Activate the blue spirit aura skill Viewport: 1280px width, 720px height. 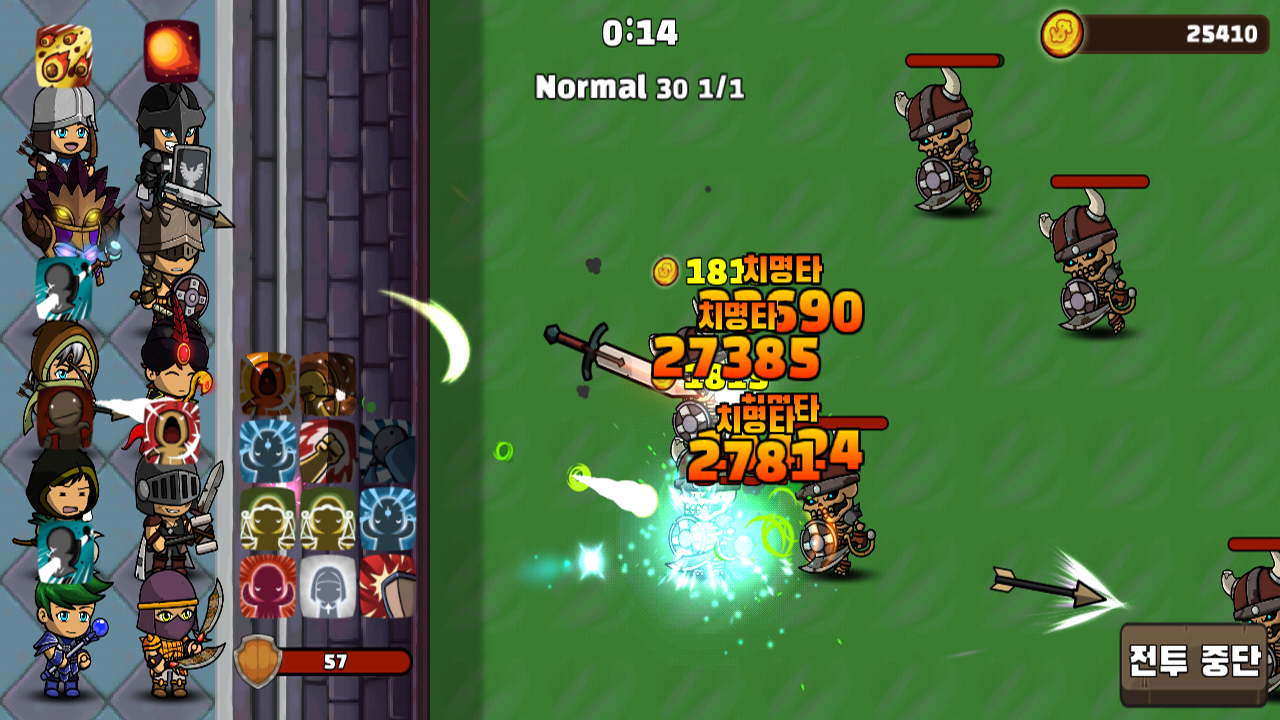point(266,449)
